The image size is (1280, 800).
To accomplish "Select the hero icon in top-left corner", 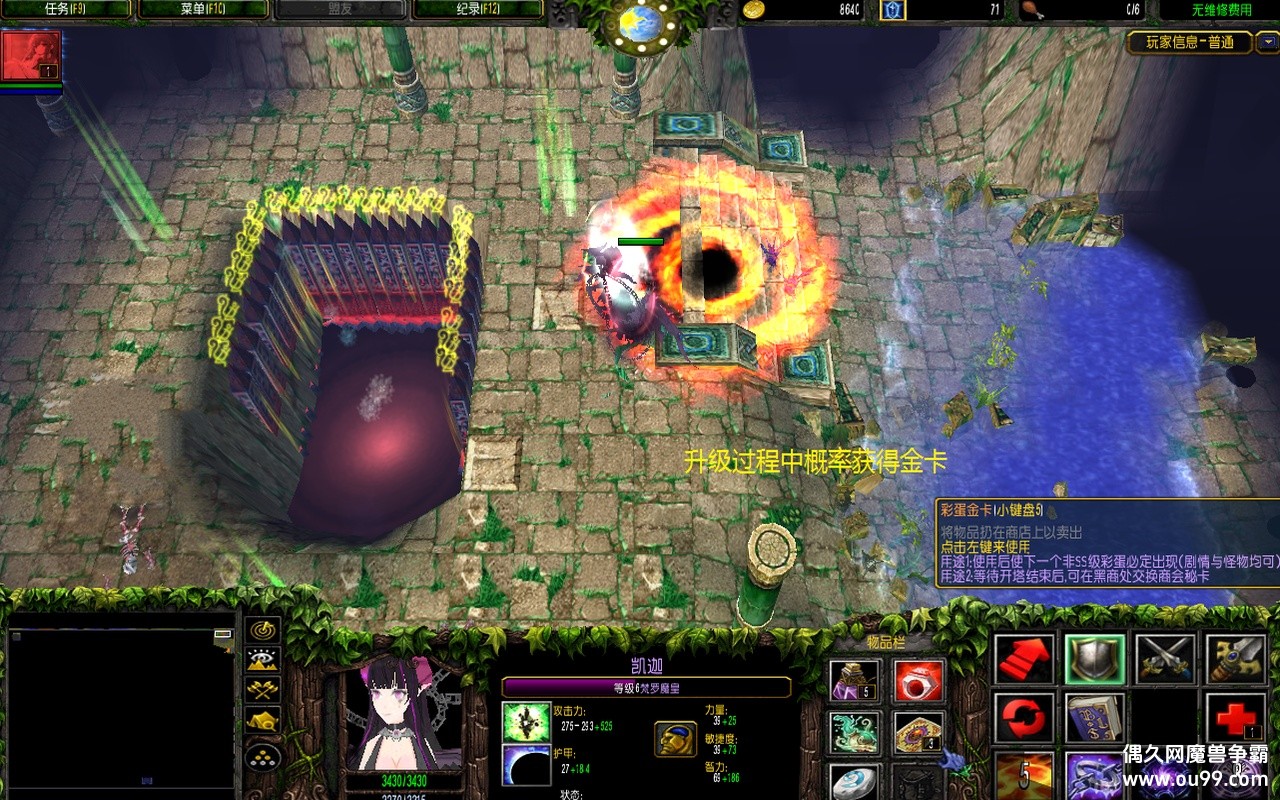I will tap(31, 56).
